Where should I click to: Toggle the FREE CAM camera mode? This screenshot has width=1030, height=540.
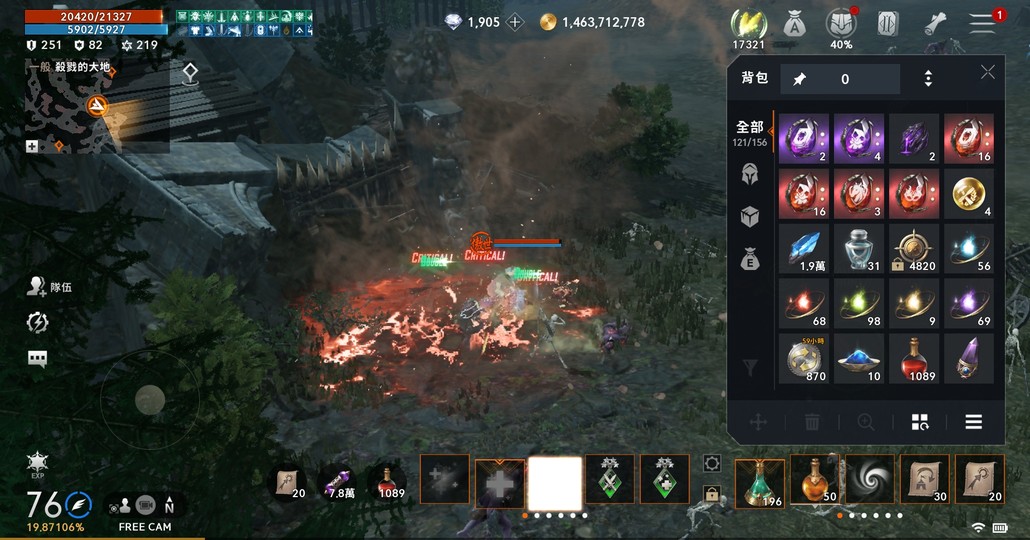[145, 507]
